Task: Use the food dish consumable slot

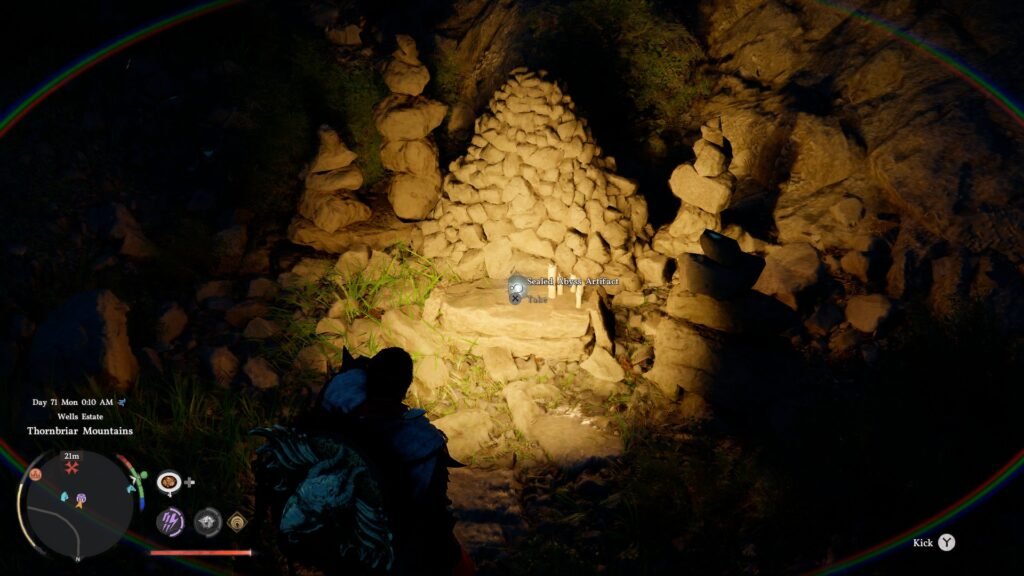Action: pyautogui.click(x=169, y=482)
